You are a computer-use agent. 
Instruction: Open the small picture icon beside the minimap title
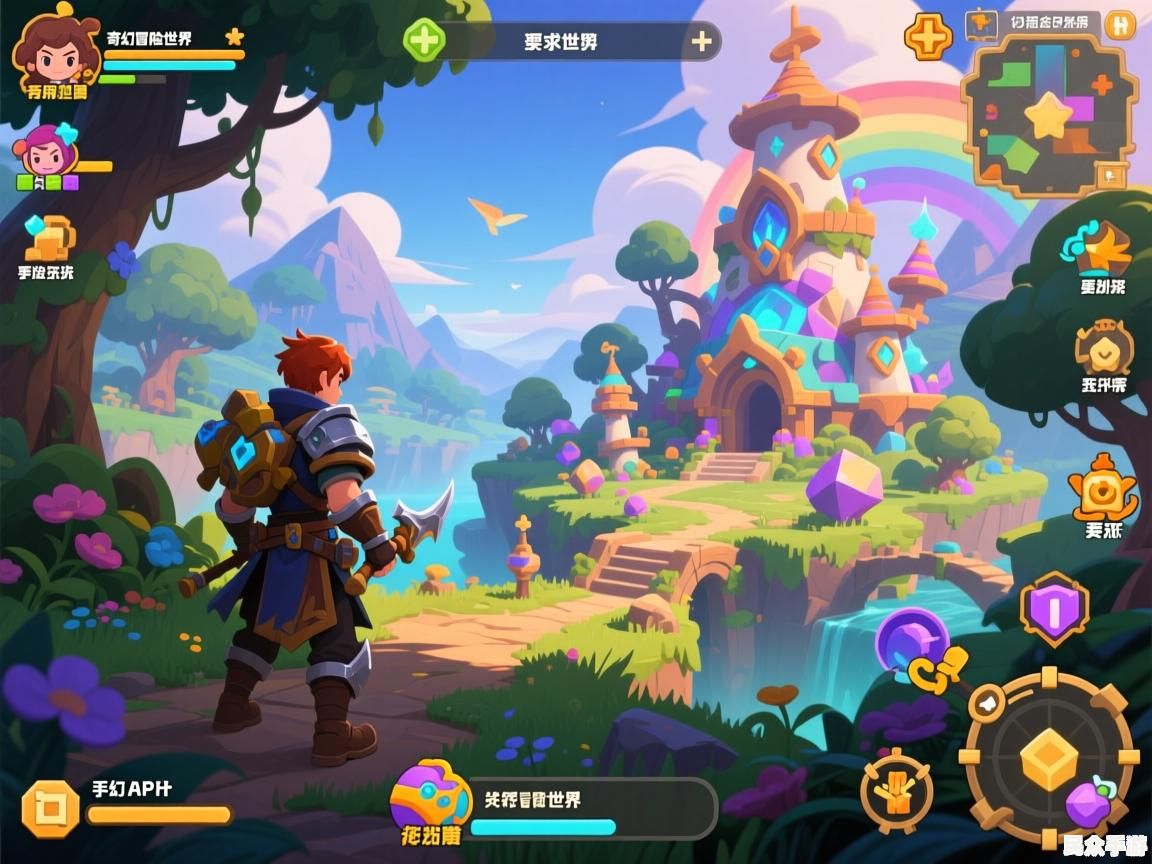click(979, 23)
